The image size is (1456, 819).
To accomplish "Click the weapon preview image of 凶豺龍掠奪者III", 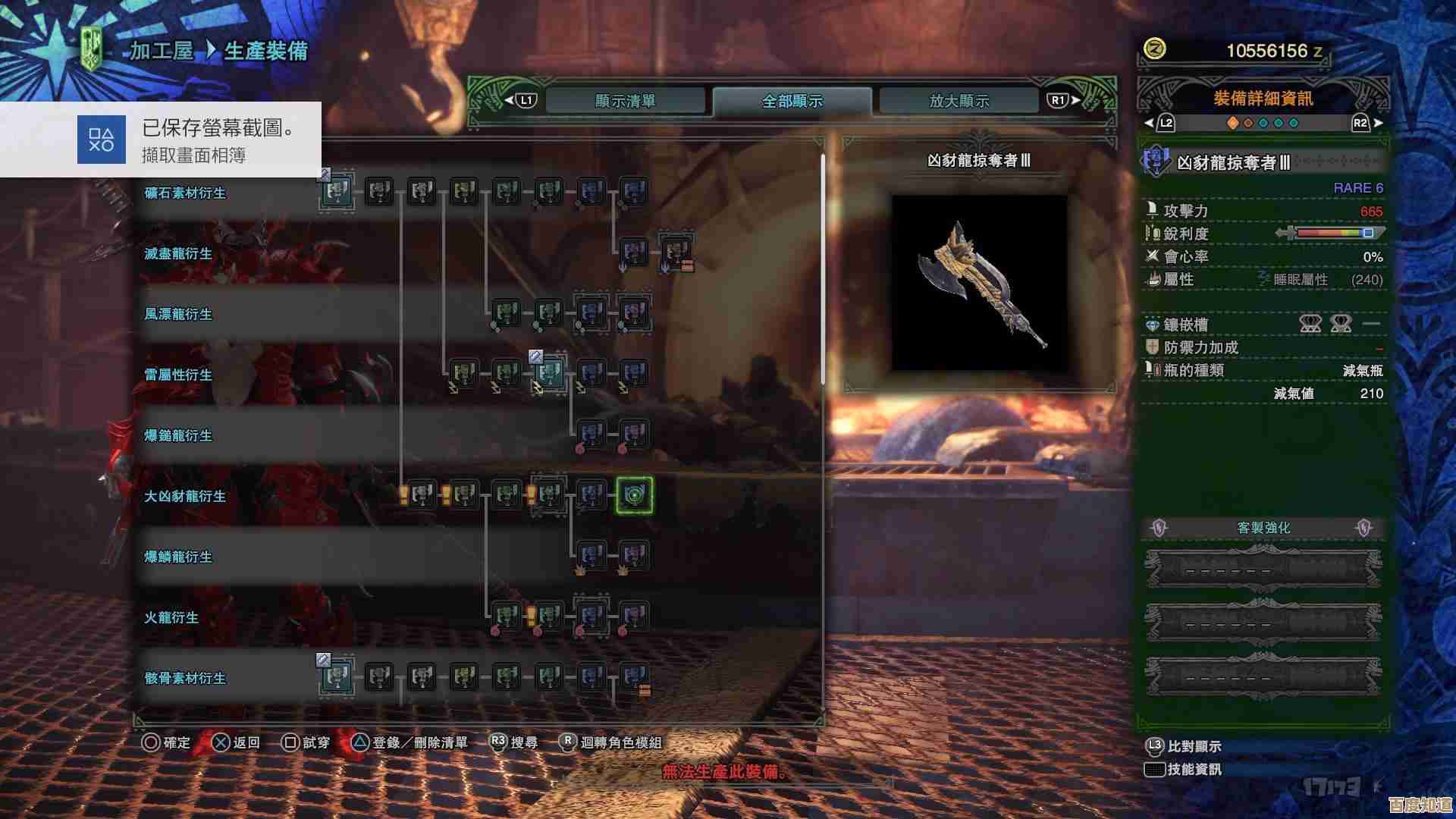I will pos(979,283).
